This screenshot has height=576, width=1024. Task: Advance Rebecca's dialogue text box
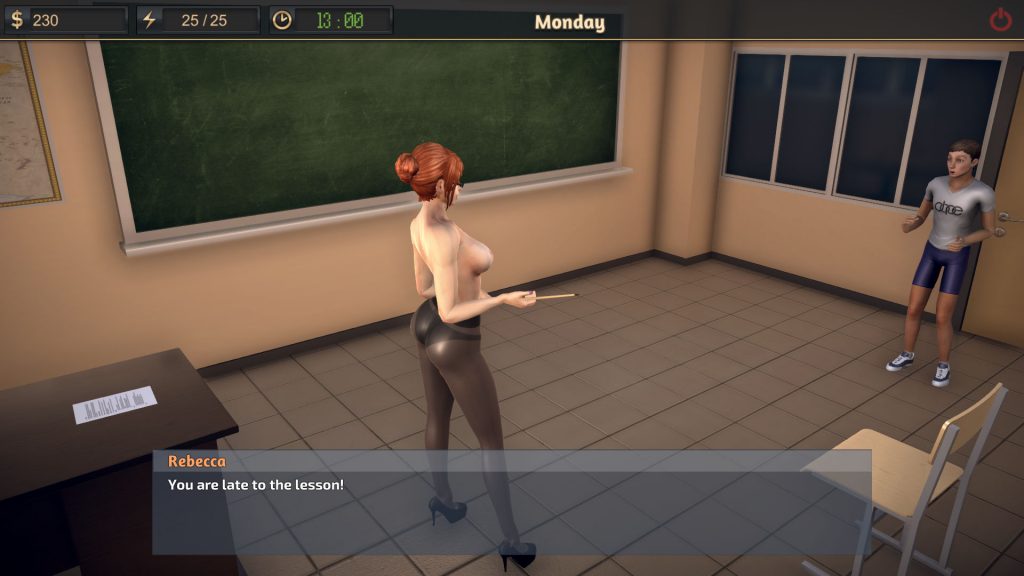tap(511, 502)
